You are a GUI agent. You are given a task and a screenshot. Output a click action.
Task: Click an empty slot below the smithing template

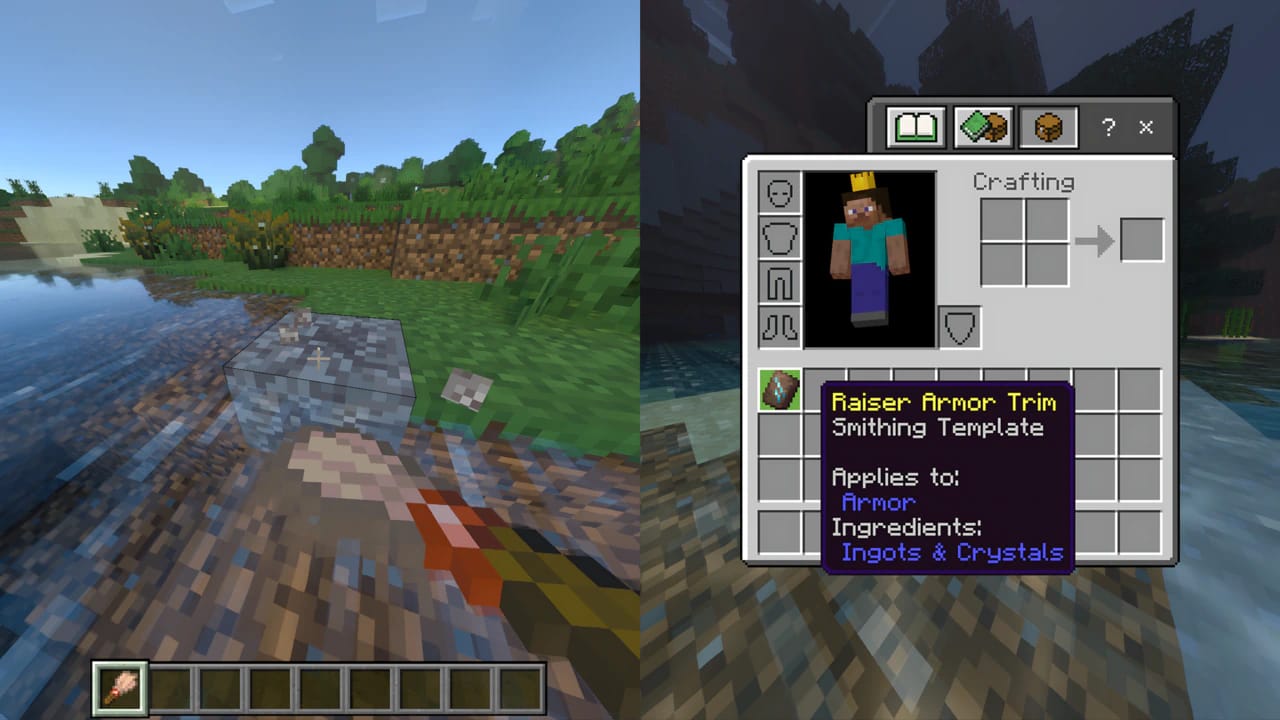(779, 435)
